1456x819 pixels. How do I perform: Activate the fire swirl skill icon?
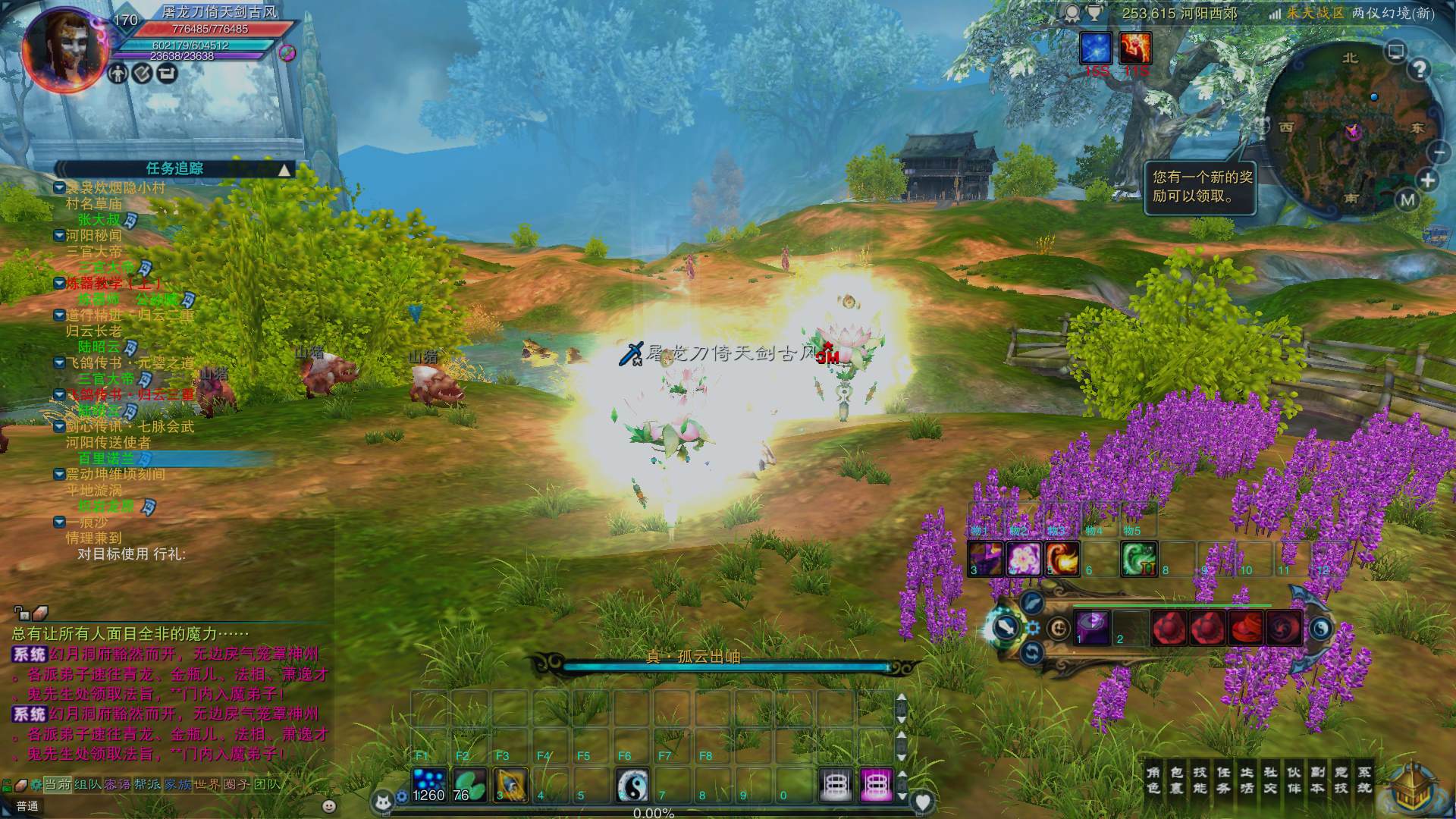pos(1062,559)
